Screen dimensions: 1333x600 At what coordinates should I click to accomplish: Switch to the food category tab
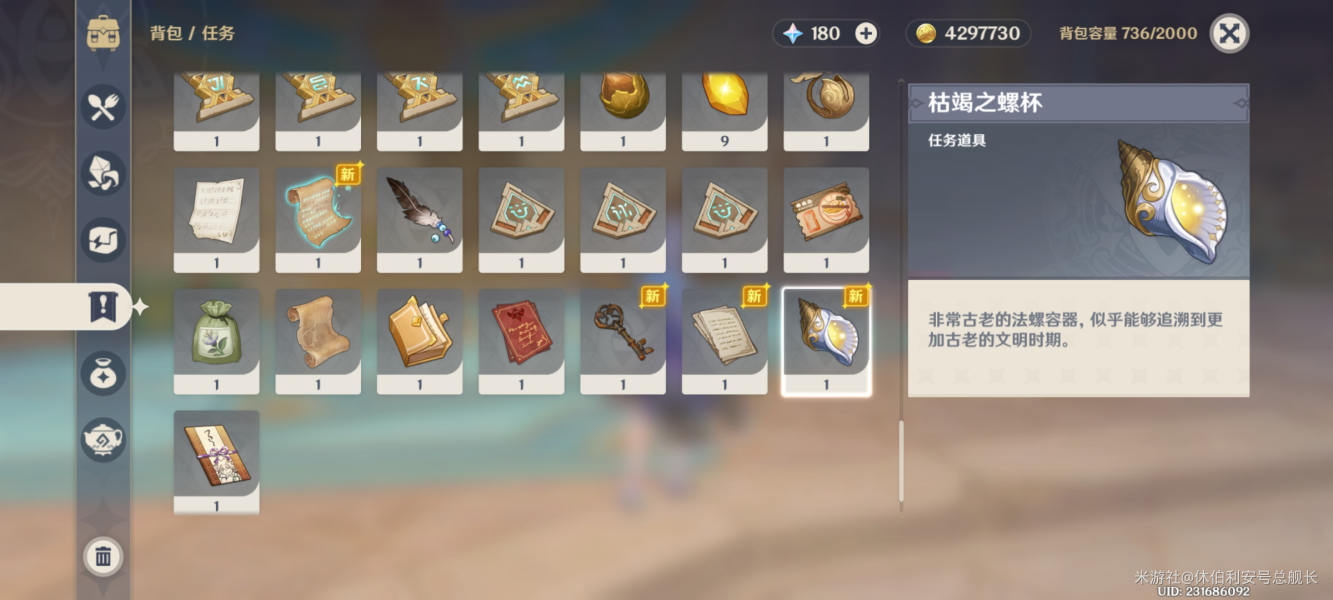(x=103, y=106)
